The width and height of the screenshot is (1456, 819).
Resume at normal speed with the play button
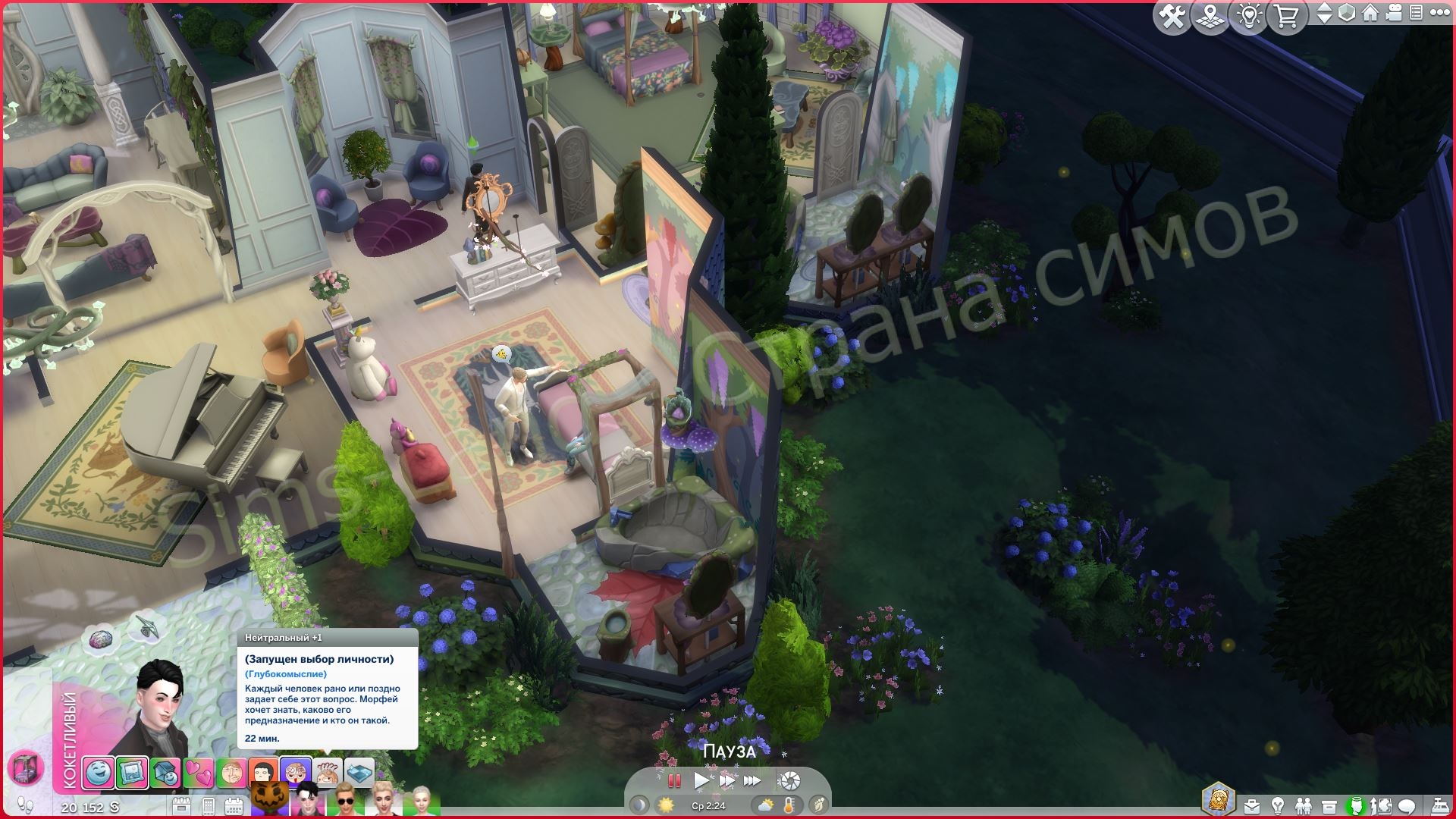point(701,780)
